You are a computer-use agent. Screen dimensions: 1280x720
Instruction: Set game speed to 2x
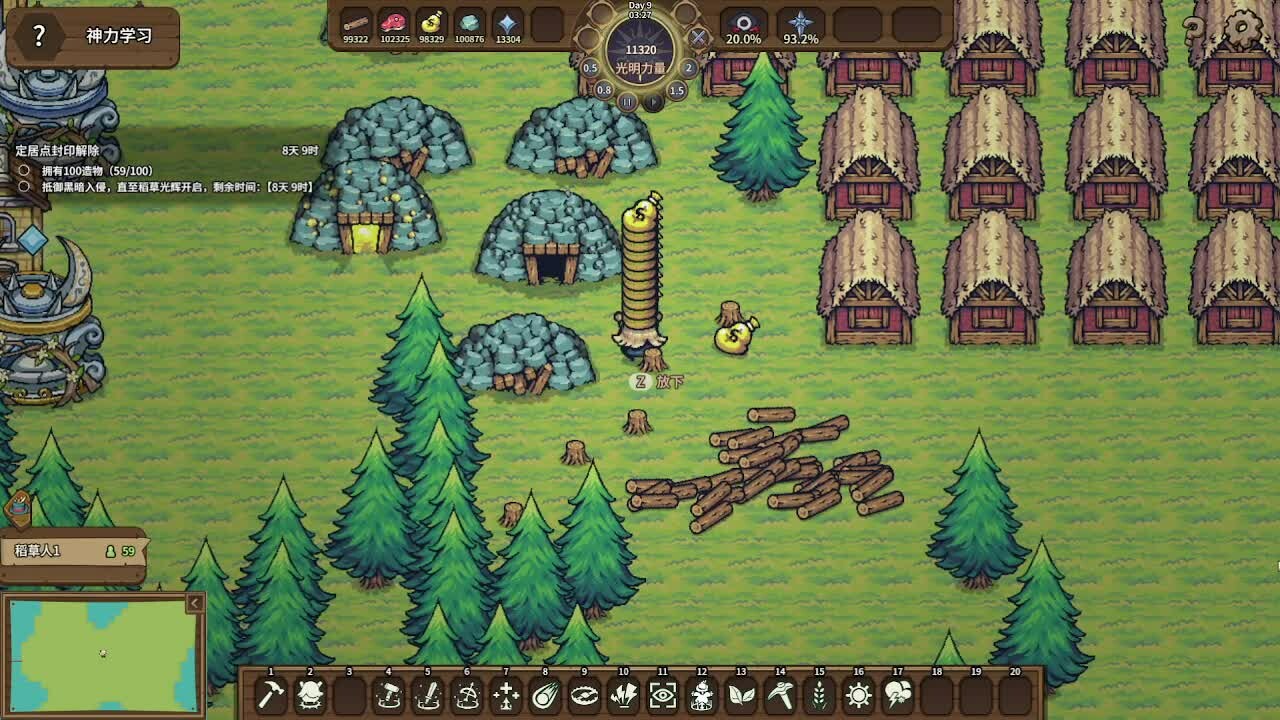689,68
